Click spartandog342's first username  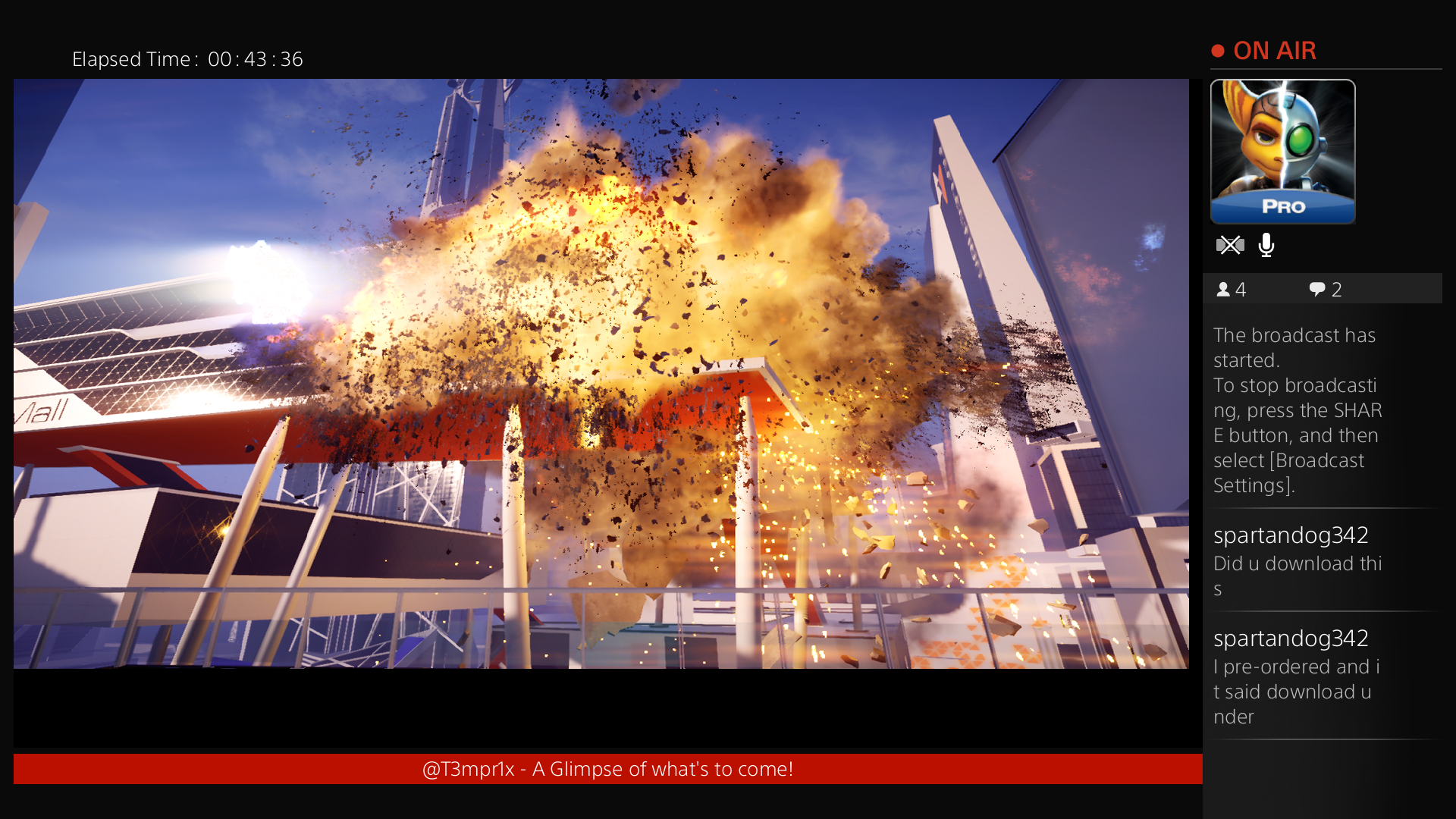pyautogui.click(x=1291, y=535)
